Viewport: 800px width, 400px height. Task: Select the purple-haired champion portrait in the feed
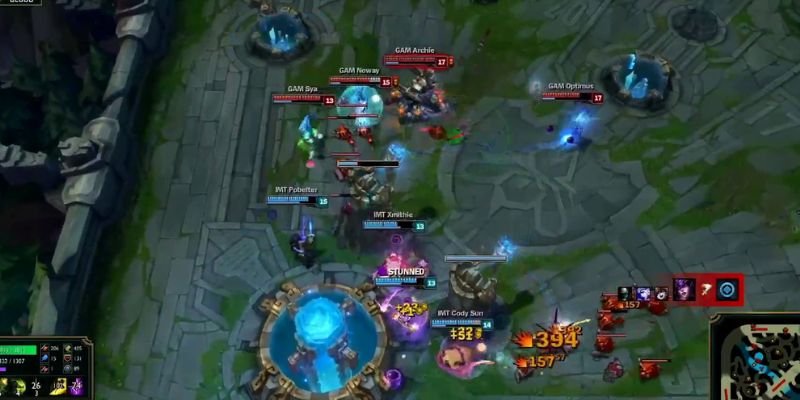pos(684,290)
